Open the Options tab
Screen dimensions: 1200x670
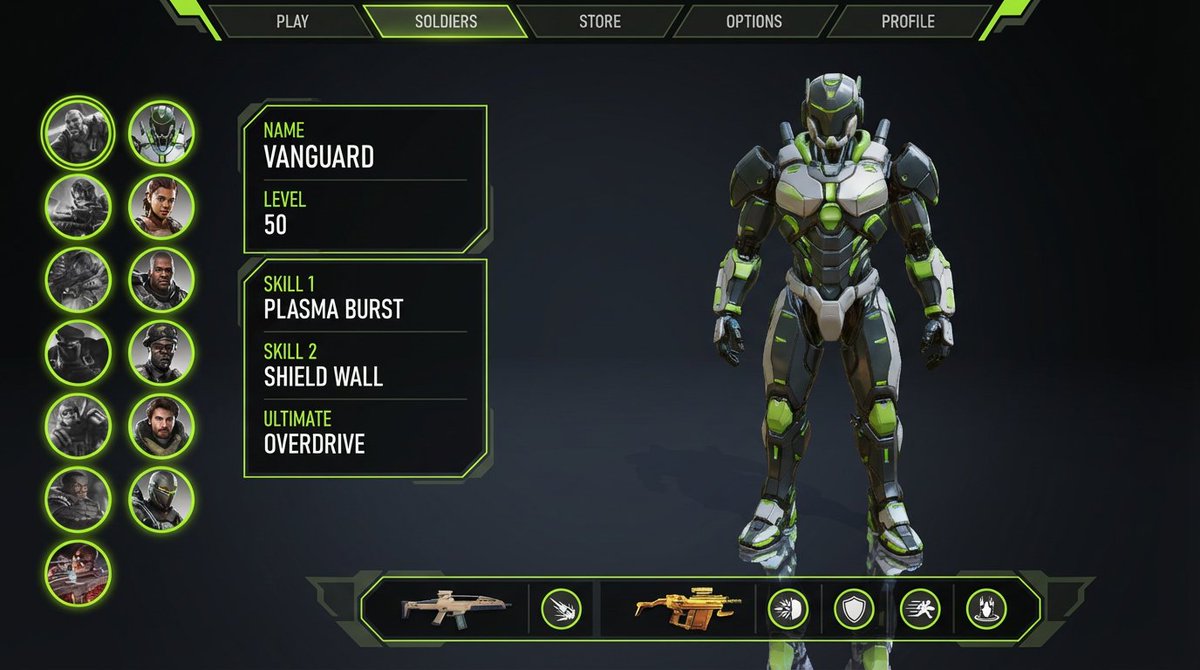pyautogui.click(x=754, y=21)
